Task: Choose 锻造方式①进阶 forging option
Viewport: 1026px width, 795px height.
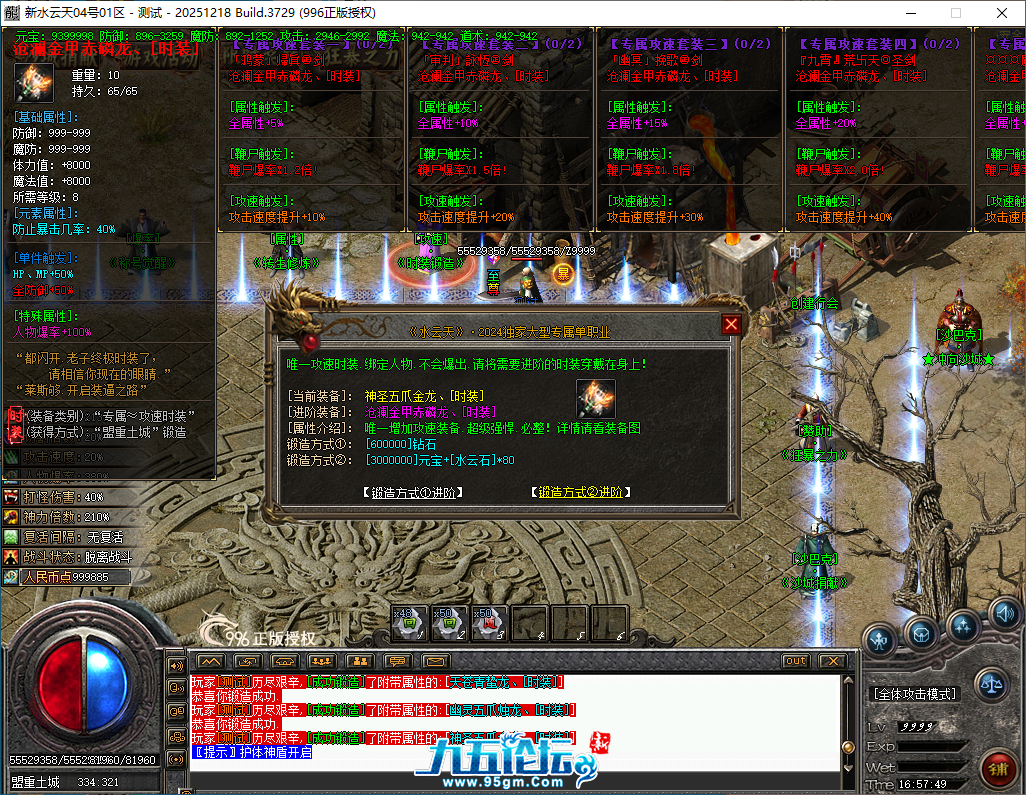Action: (413, 492)
